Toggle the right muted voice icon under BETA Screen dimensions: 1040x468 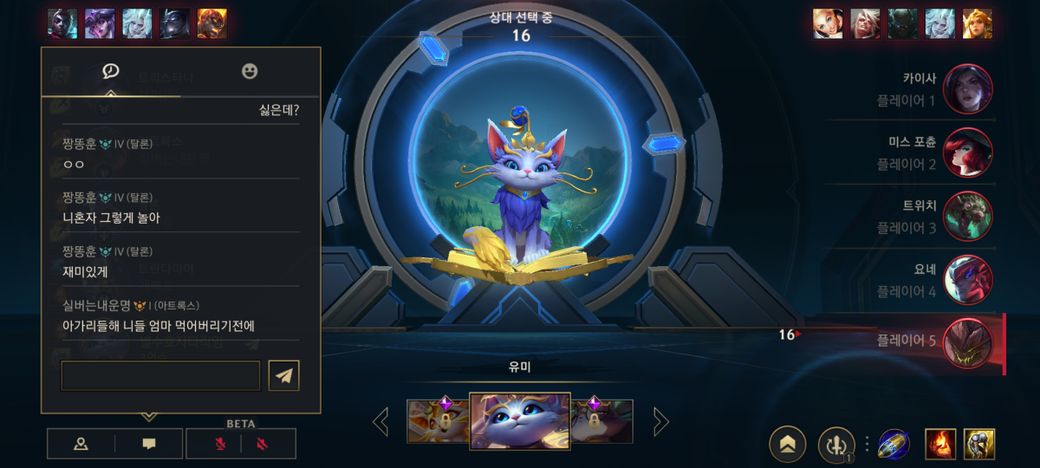[264, 443]
